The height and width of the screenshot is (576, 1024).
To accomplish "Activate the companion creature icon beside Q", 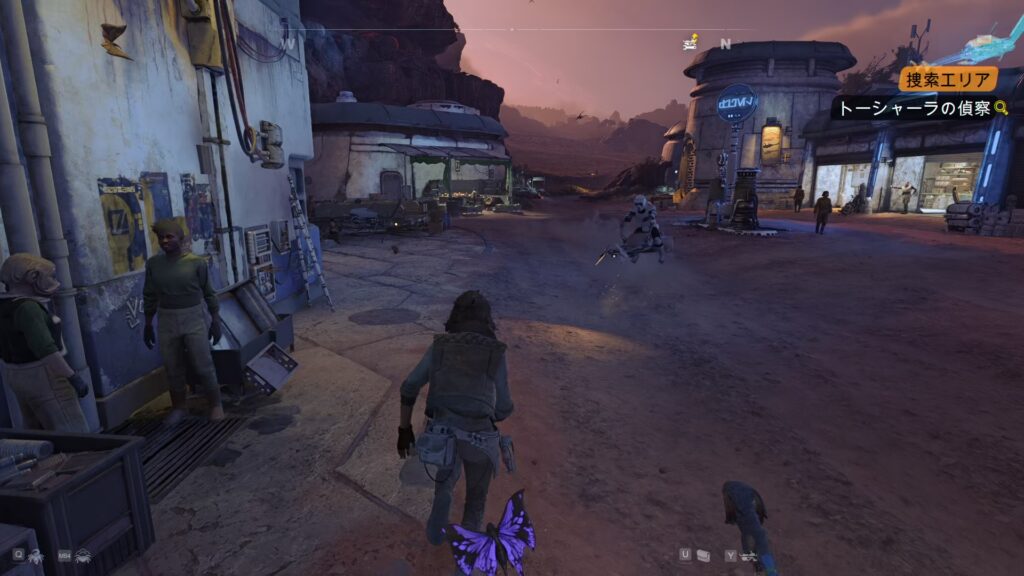I will [37, 554].
